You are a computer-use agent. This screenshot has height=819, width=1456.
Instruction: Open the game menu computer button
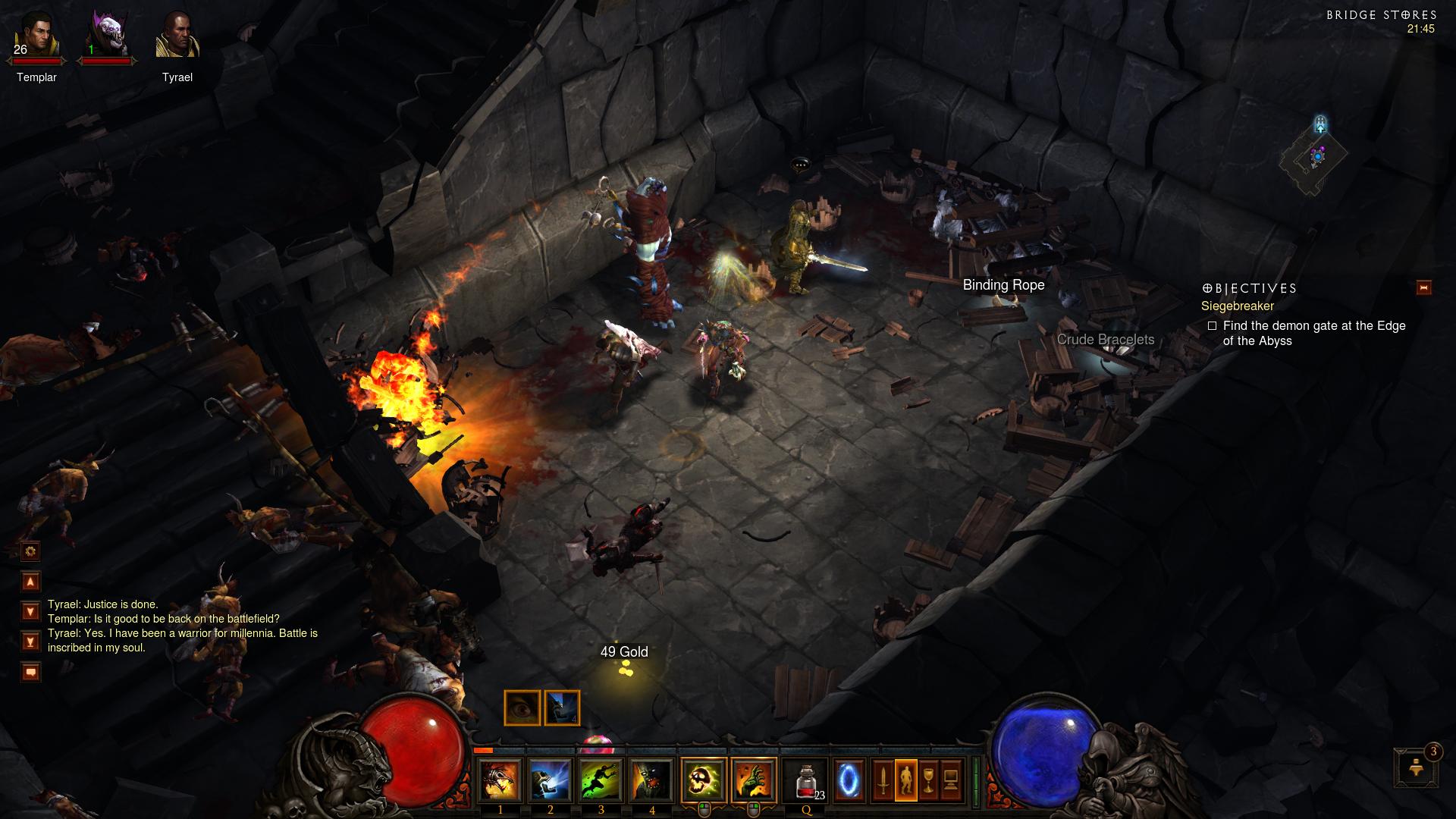coord(952,780)
